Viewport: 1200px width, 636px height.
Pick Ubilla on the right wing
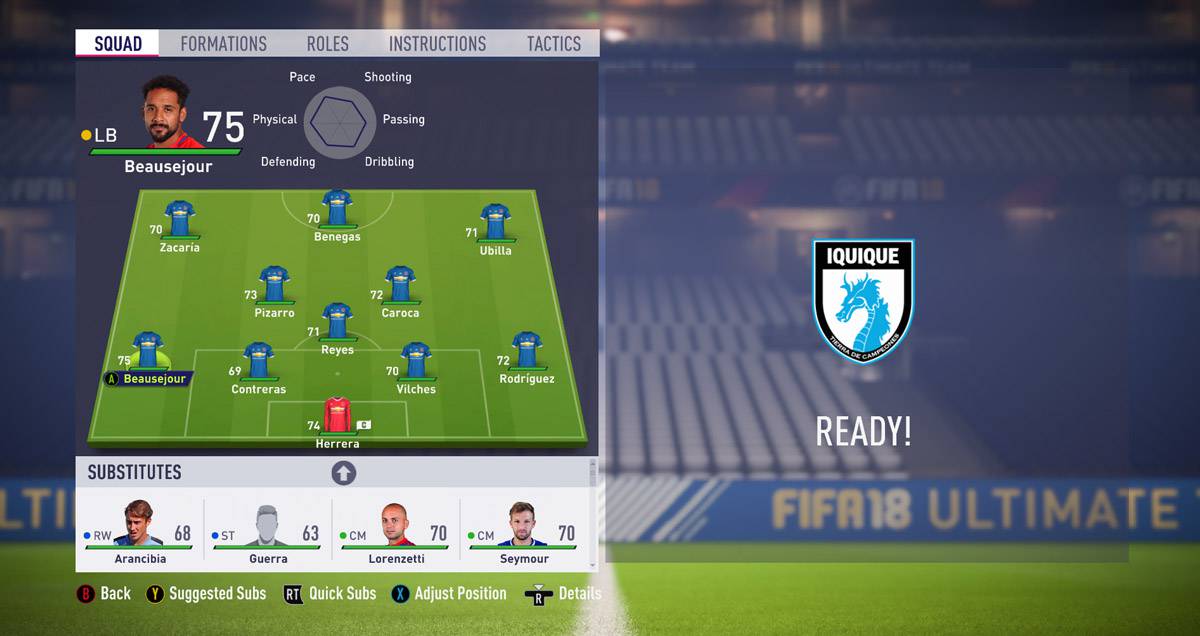coord(495,223)
